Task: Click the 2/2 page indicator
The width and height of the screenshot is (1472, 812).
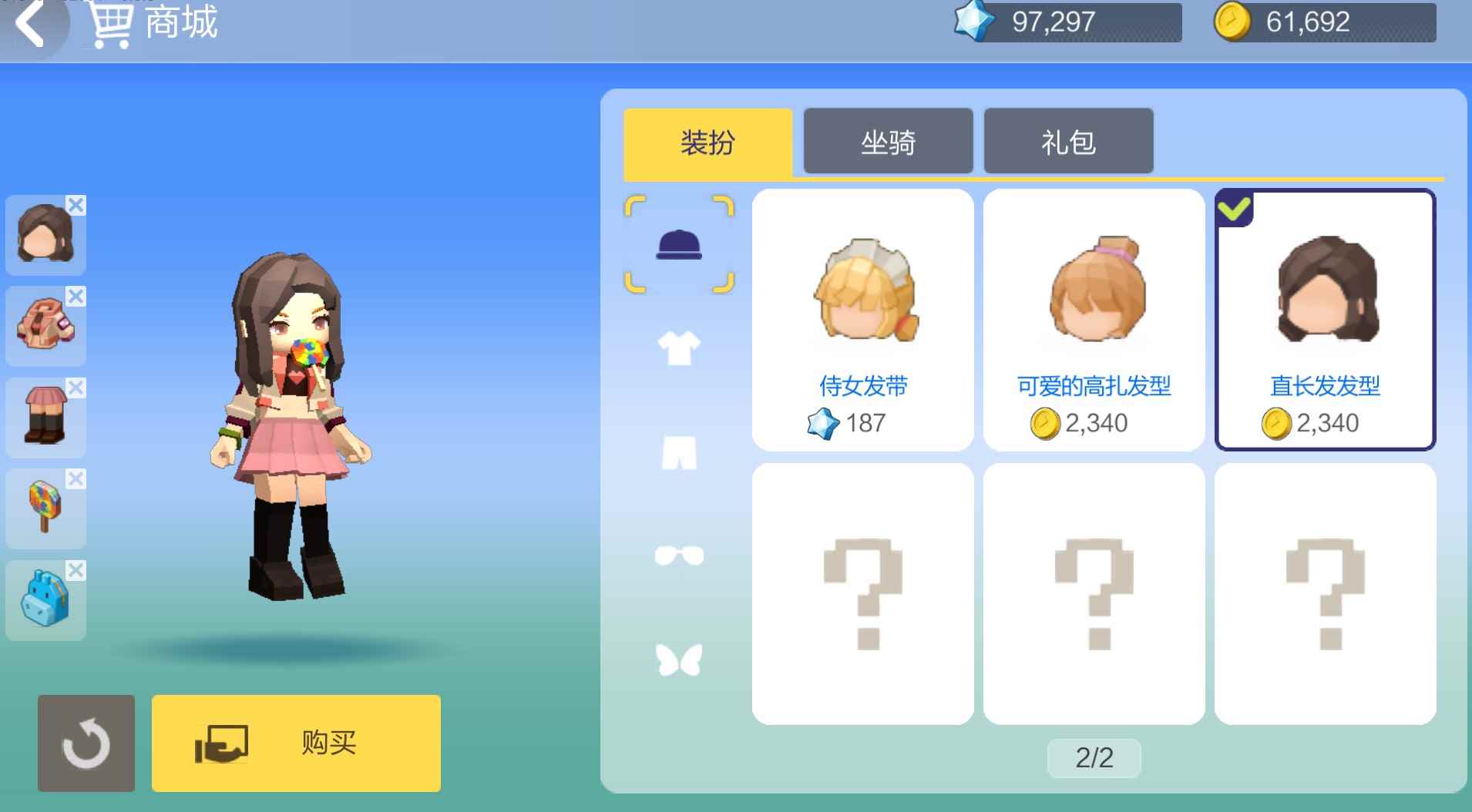Action: click(1094, 757)
